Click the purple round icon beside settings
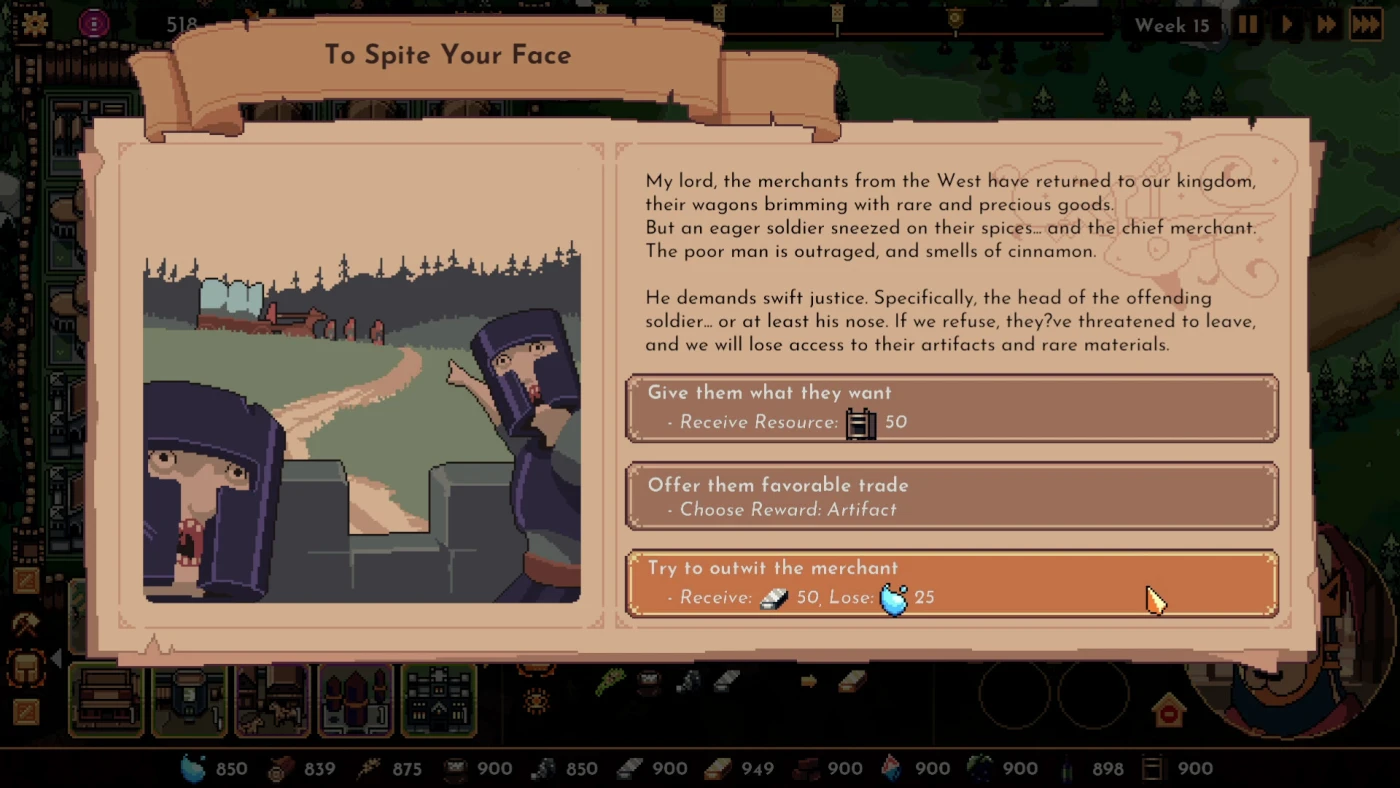The width and height of the screenshot is (1400, 788). click(x=94, y=24)
